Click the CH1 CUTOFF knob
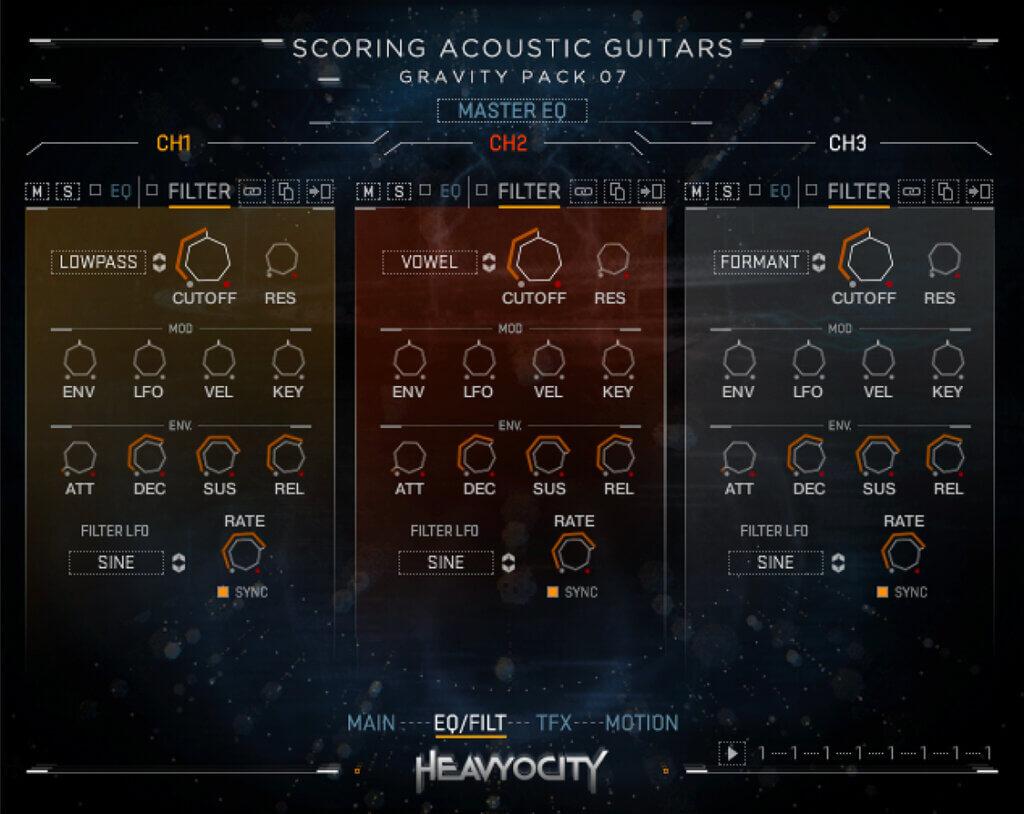 (x=207, y=259)
